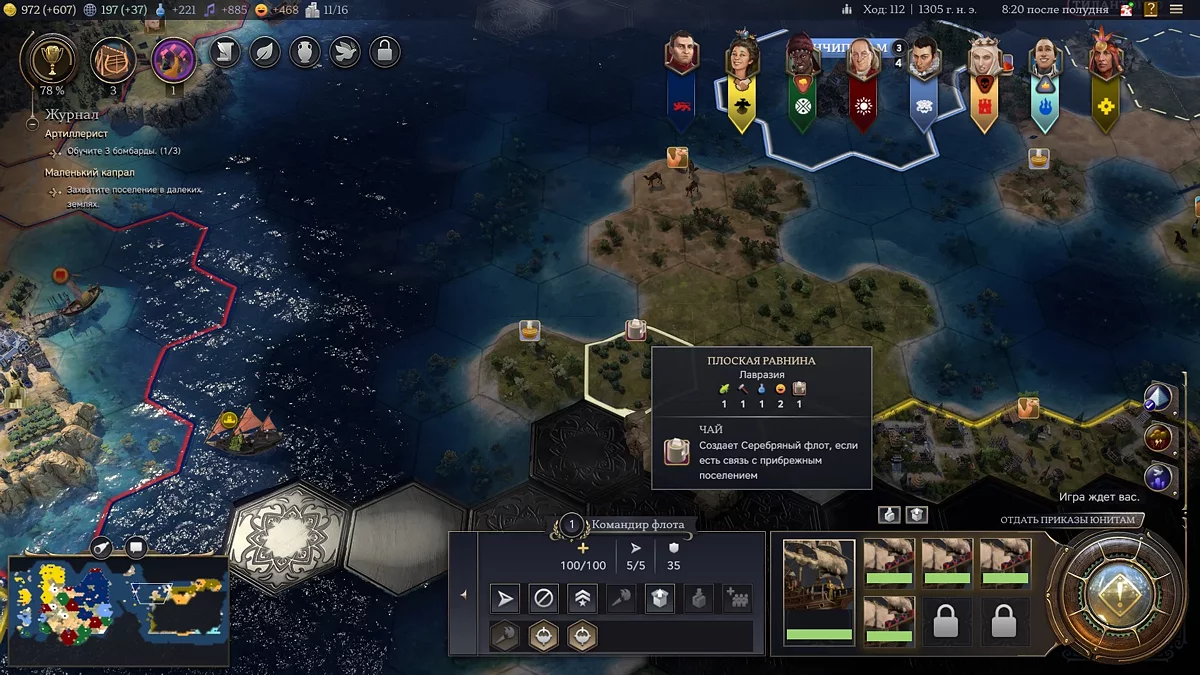Activate the fleet commander move action
Viewport: 1200px width, 675px height.
[506, 599]
